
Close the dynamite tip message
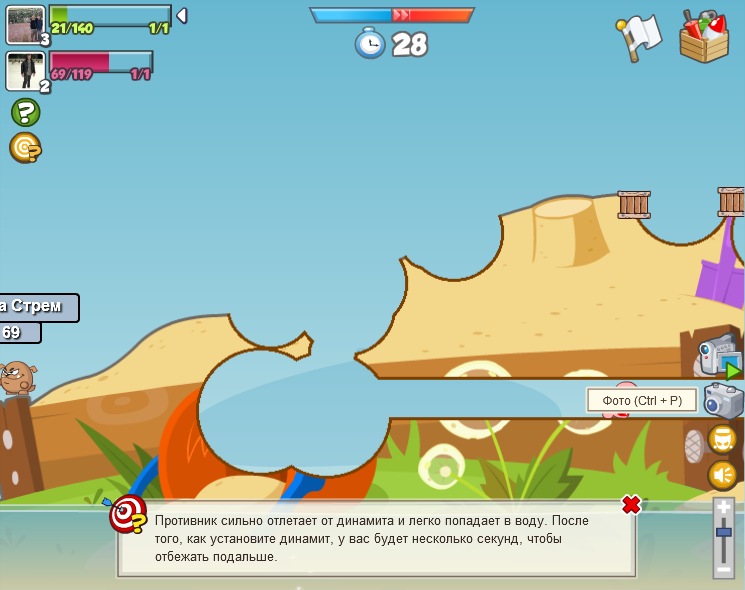(631, 505)
